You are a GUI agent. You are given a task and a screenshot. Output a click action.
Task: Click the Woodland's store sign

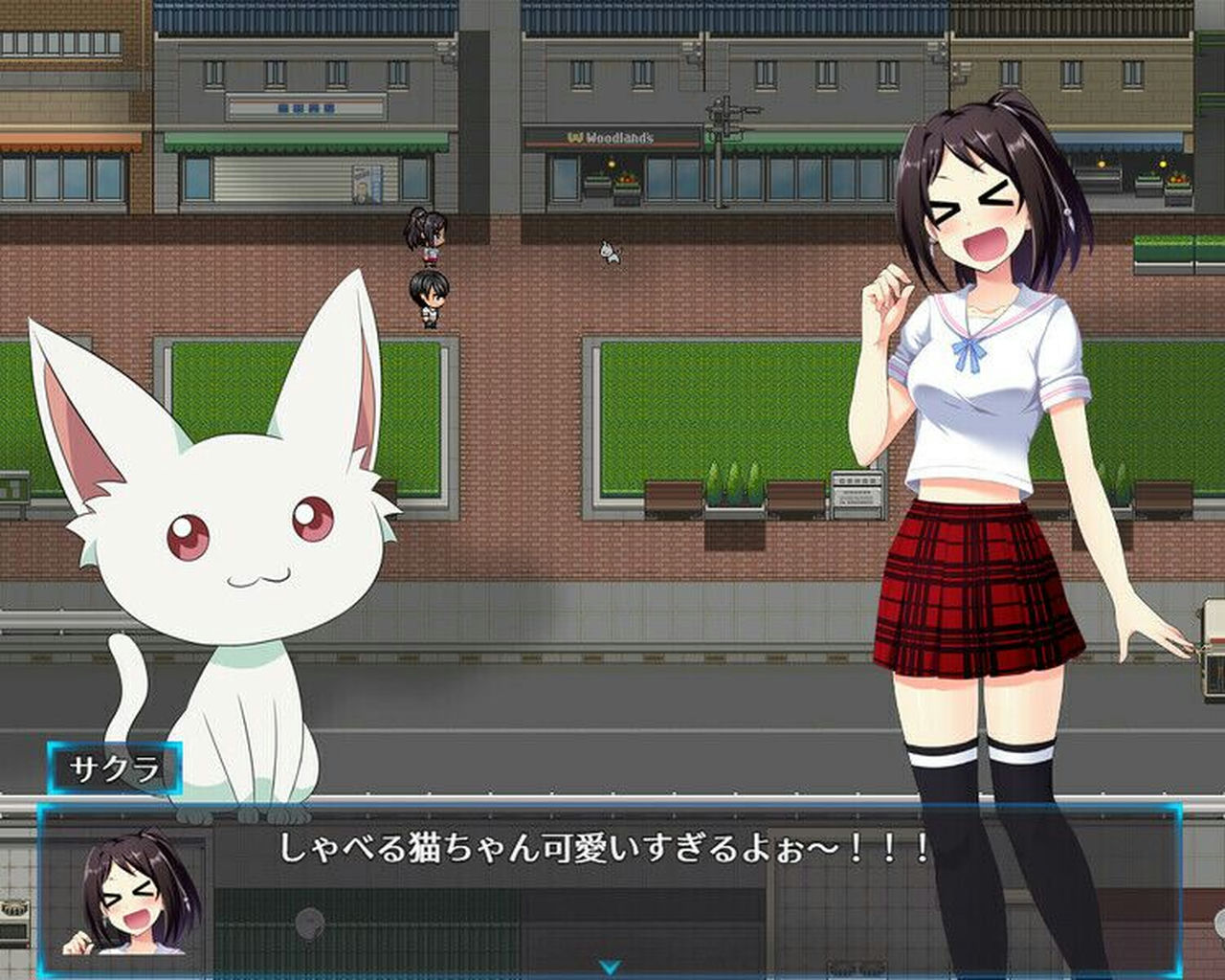tap(610, 137)
